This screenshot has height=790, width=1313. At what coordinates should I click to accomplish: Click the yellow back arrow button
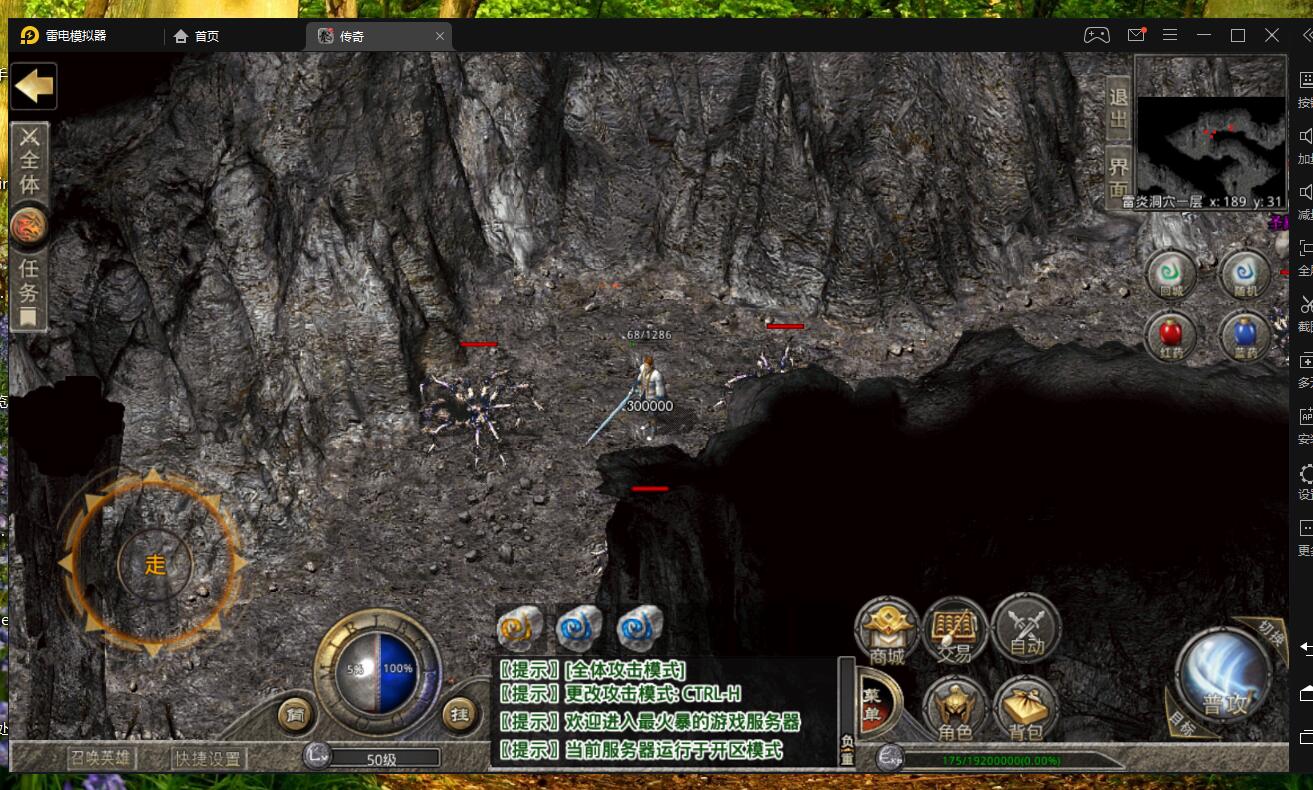click(x=33, y=86)
